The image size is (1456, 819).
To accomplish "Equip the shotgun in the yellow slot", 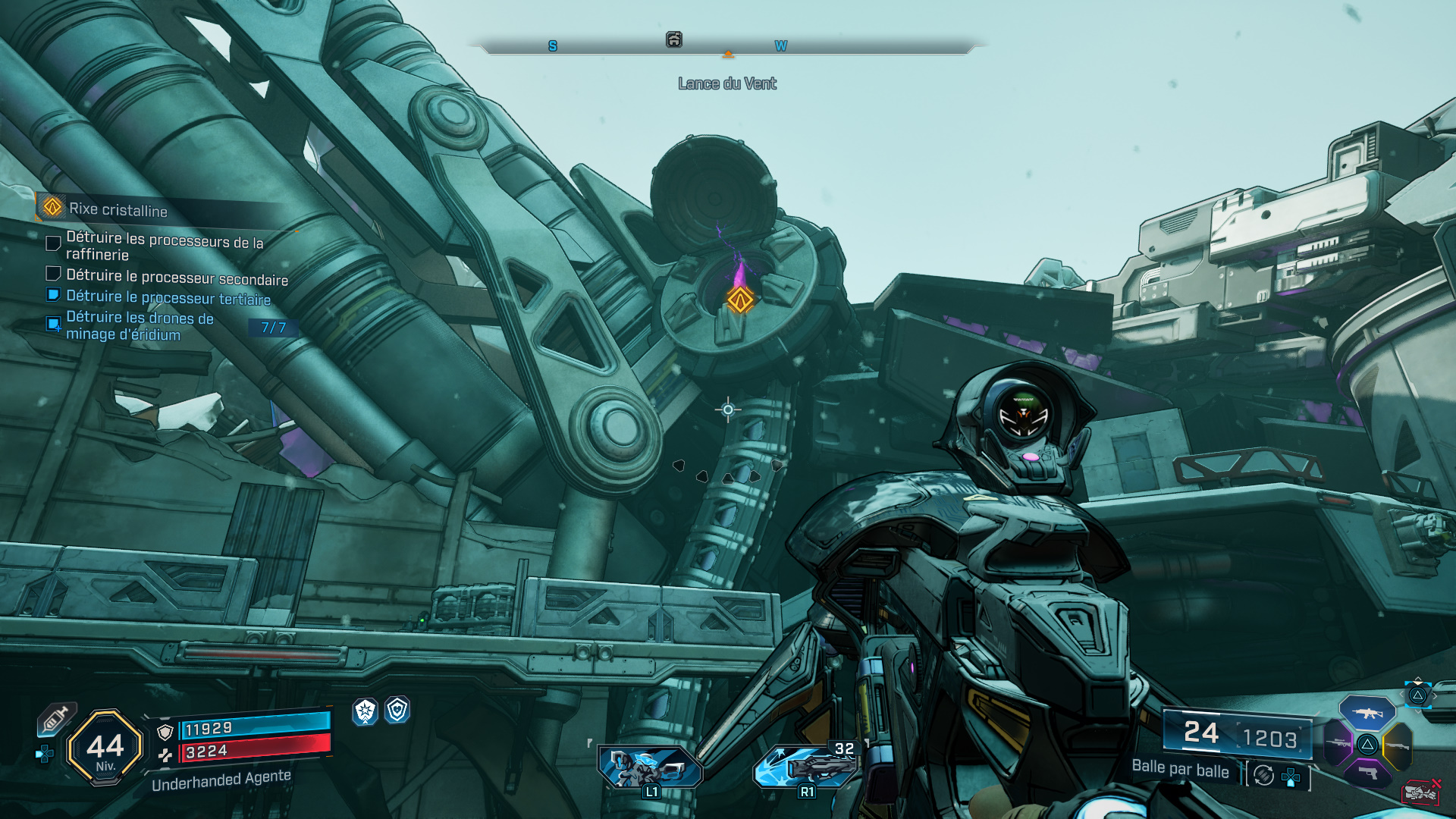I will click(1397, 745).
